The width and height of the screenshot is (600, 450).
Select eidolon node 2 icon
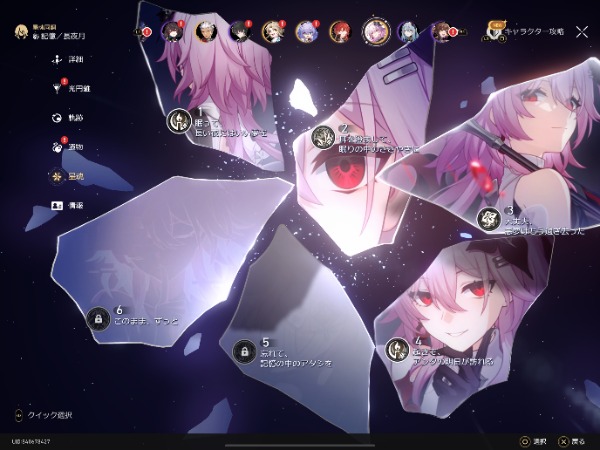tap(323, 137)
